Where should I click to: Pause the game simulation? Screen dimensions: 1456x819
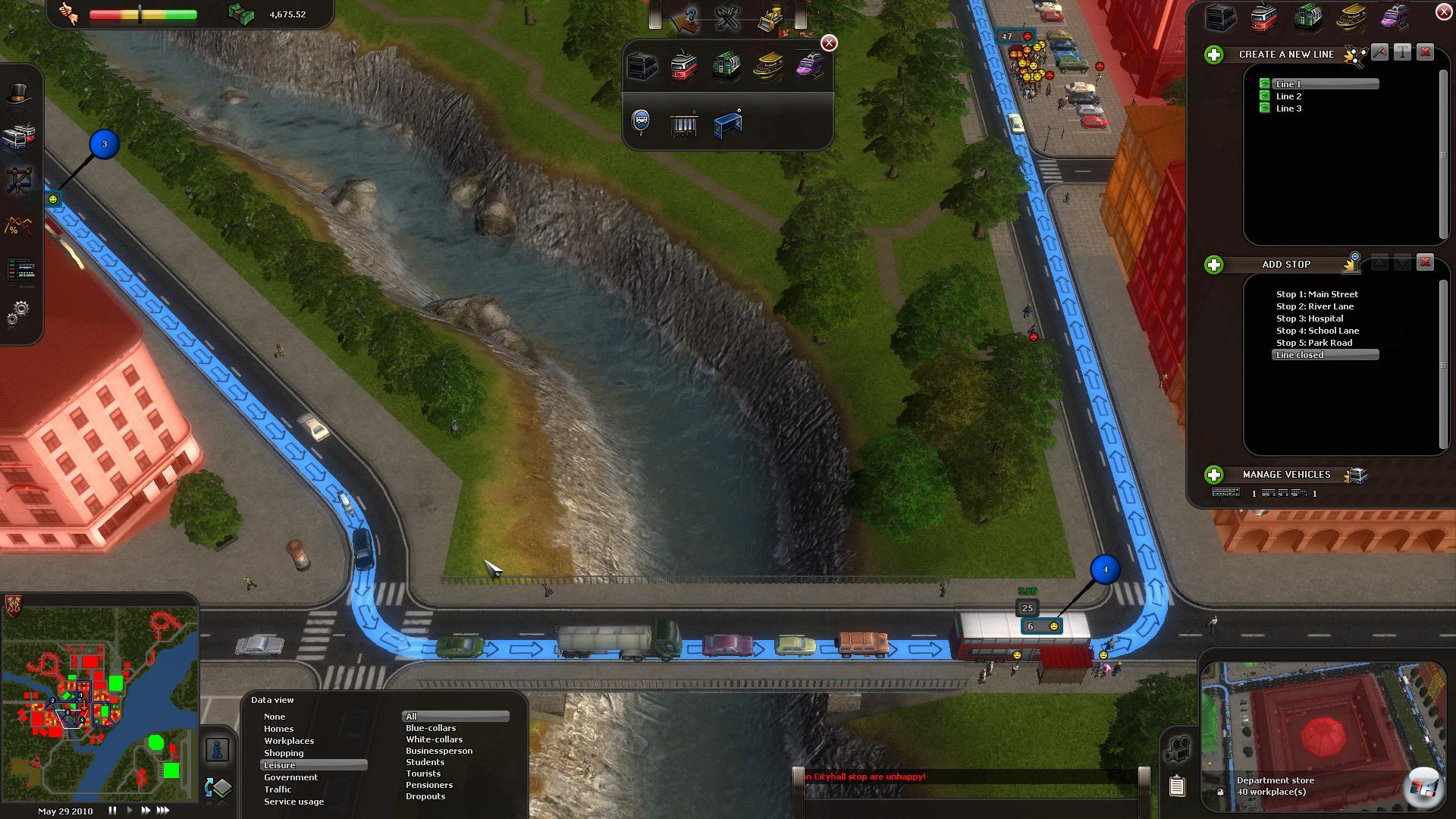[x=112, y=811]
